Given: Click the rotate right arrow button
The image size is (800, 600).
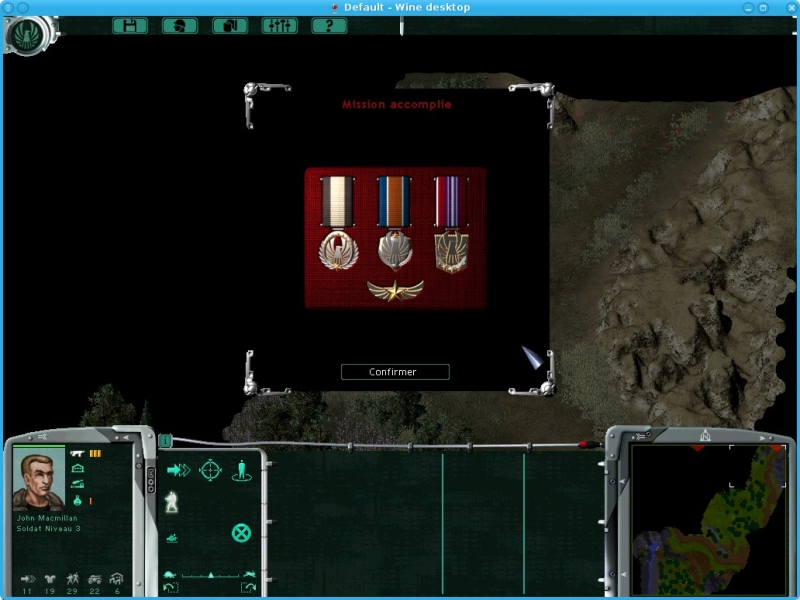Looking at the screenshot, I should coord(248,587).
